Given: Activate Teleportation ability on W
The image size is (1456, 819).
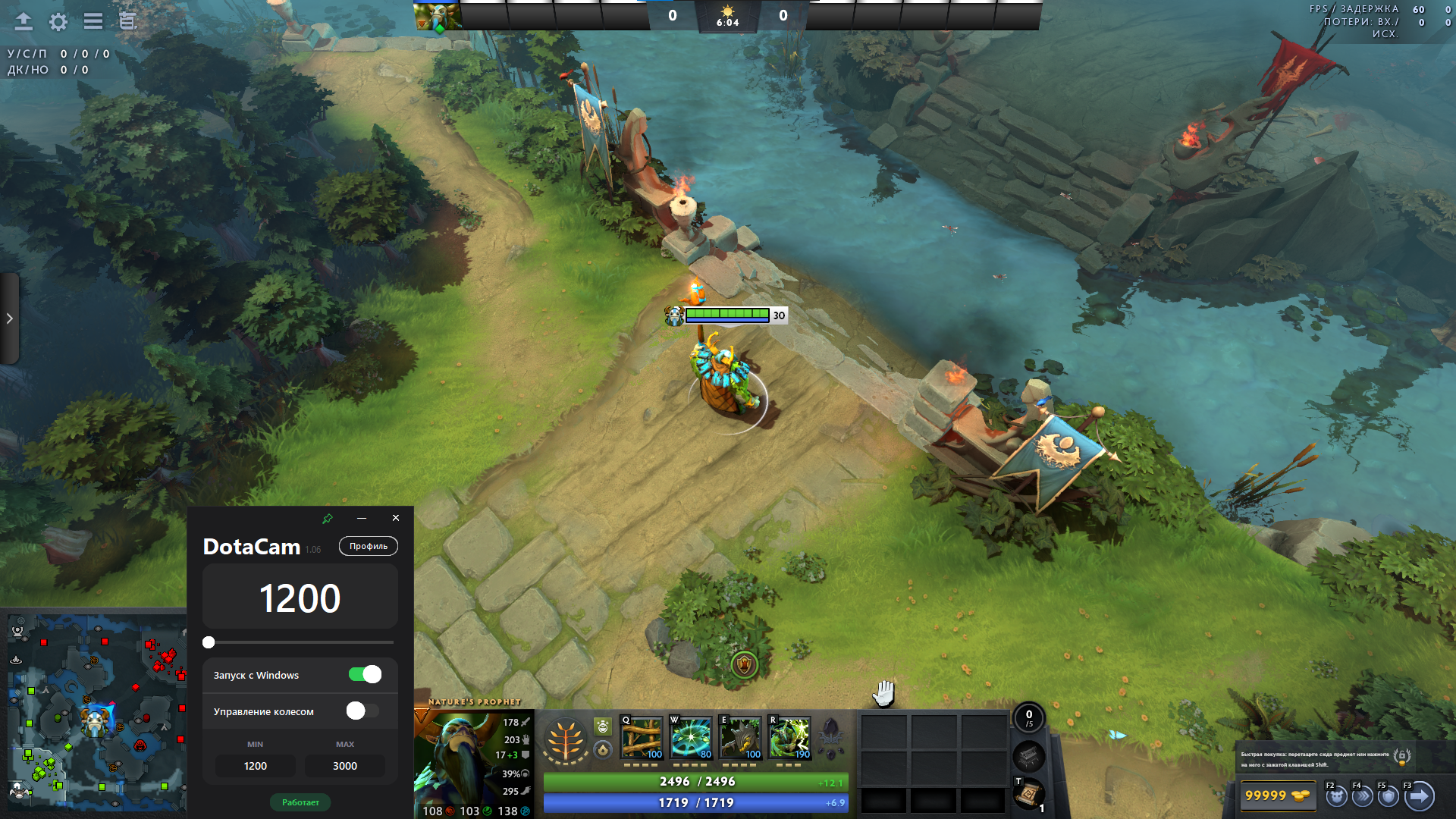Looking at the screenshot, I should 691,737.
